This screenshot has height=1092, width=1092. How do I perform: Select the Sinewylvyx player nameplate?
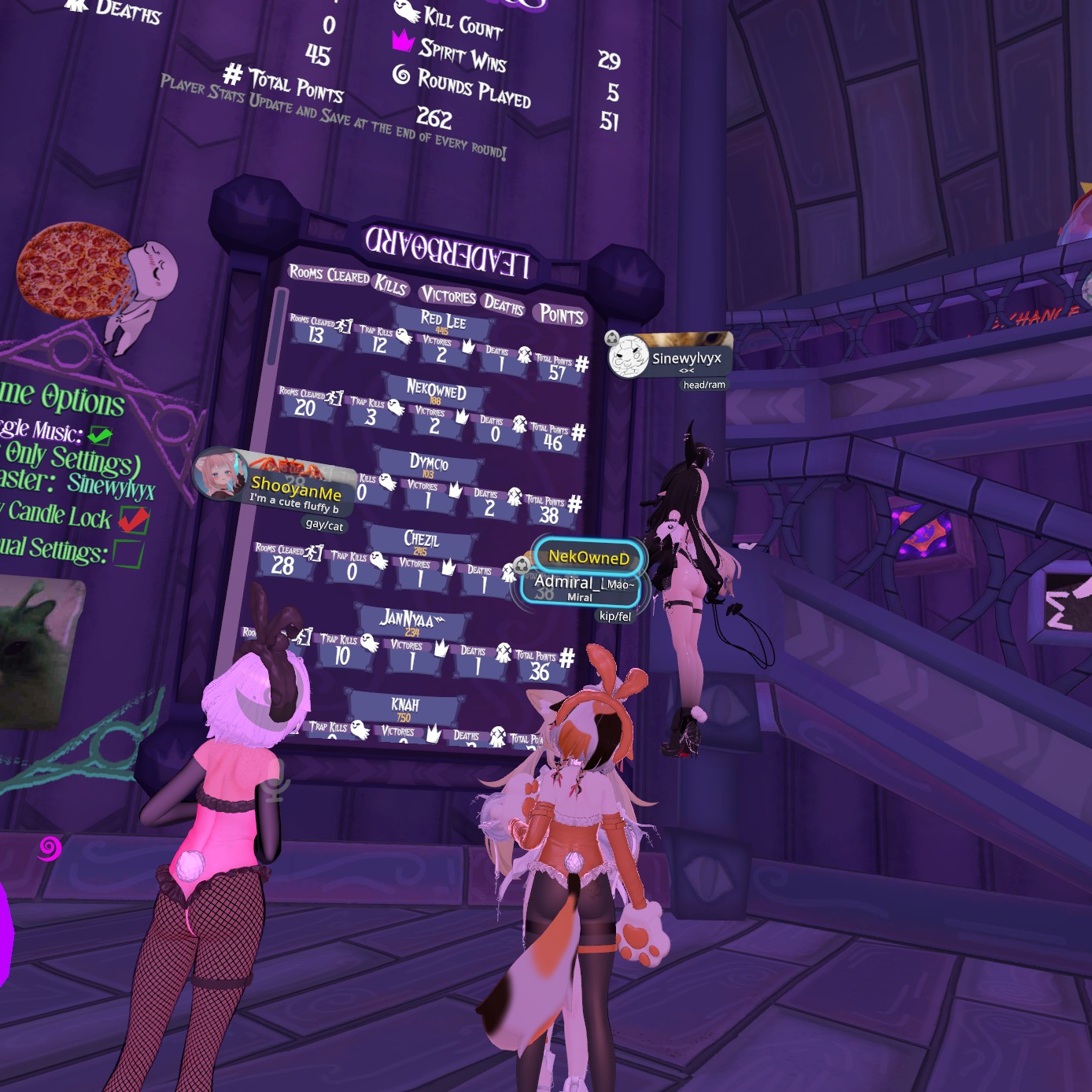point(670,358)
